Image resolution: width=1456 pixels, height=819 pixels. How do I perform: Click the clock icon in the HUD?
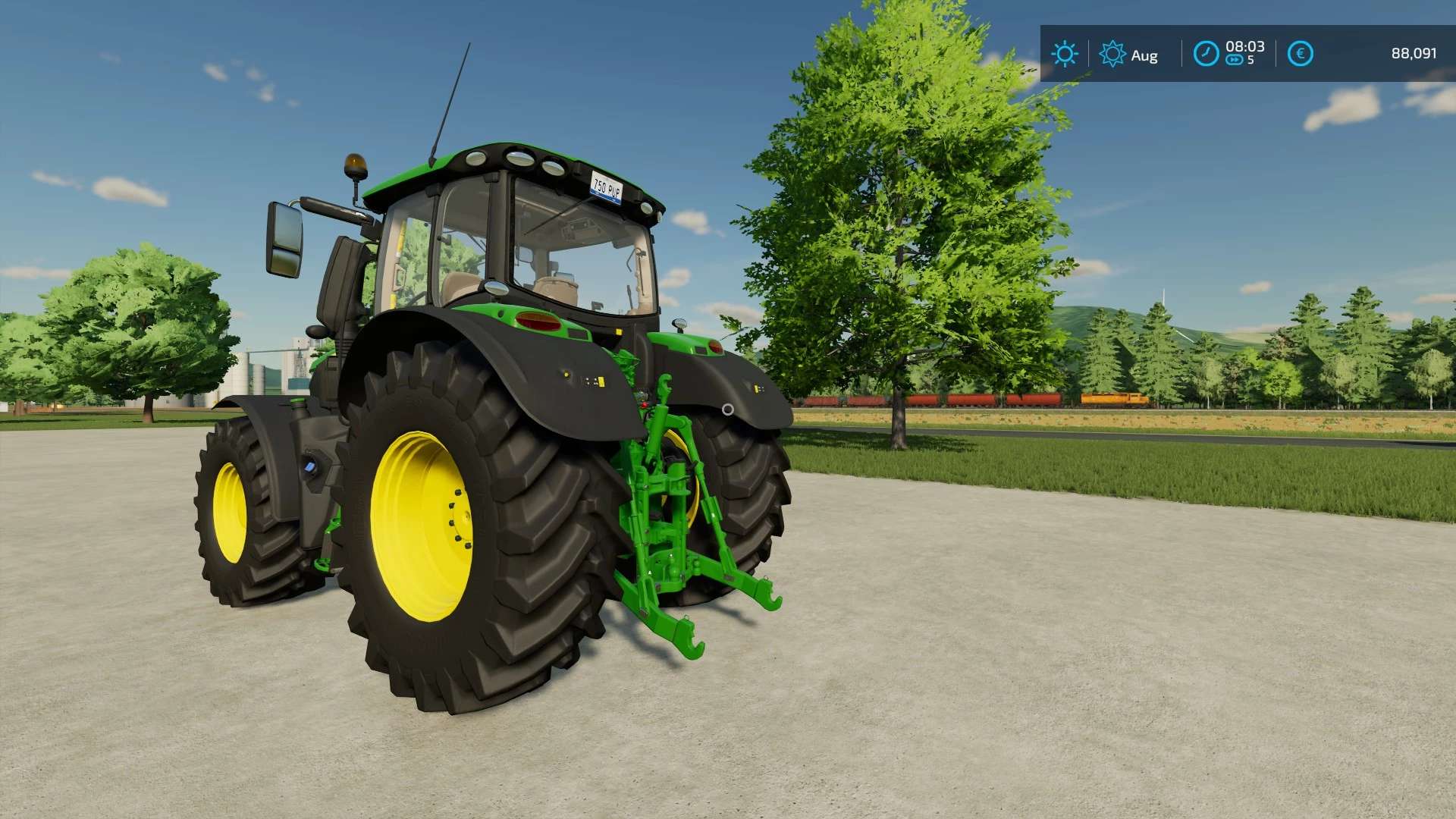(1206, 54)
